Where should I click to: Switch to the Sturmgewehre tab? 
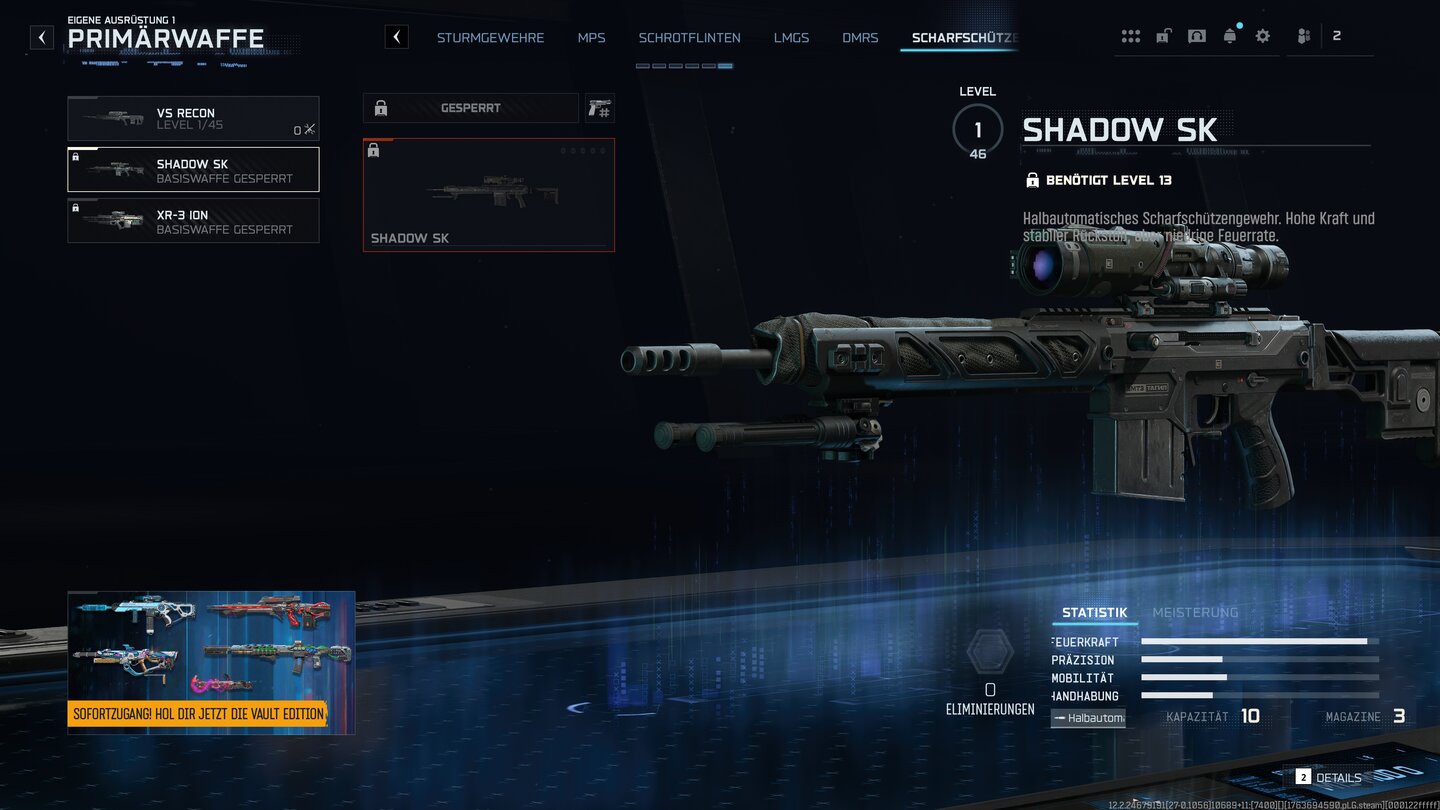tap(490, 38)
